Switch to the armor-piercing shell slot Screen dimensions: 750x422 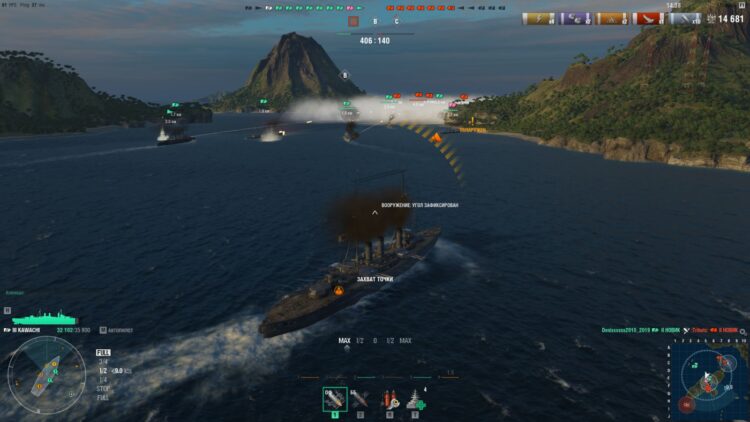[360, 399]
